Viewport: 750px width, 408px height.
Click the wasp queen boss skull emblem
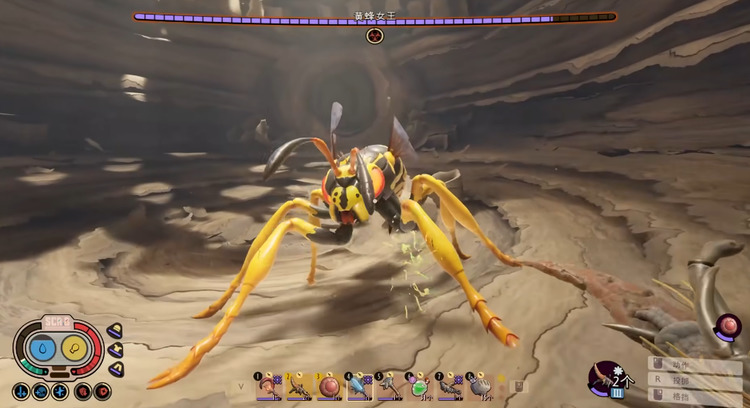point(375,36)
